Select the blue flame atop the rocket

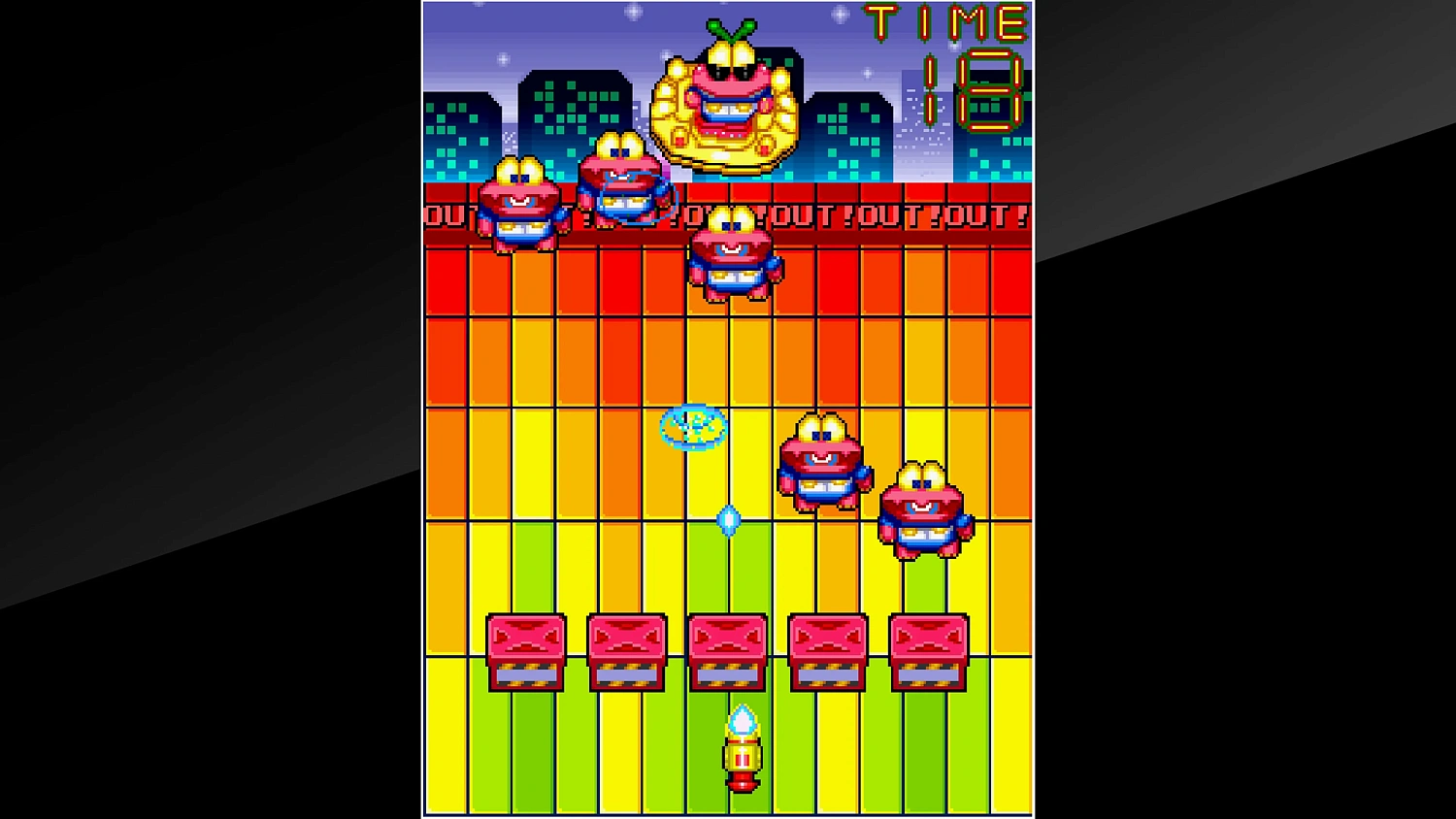pos(742,720)
